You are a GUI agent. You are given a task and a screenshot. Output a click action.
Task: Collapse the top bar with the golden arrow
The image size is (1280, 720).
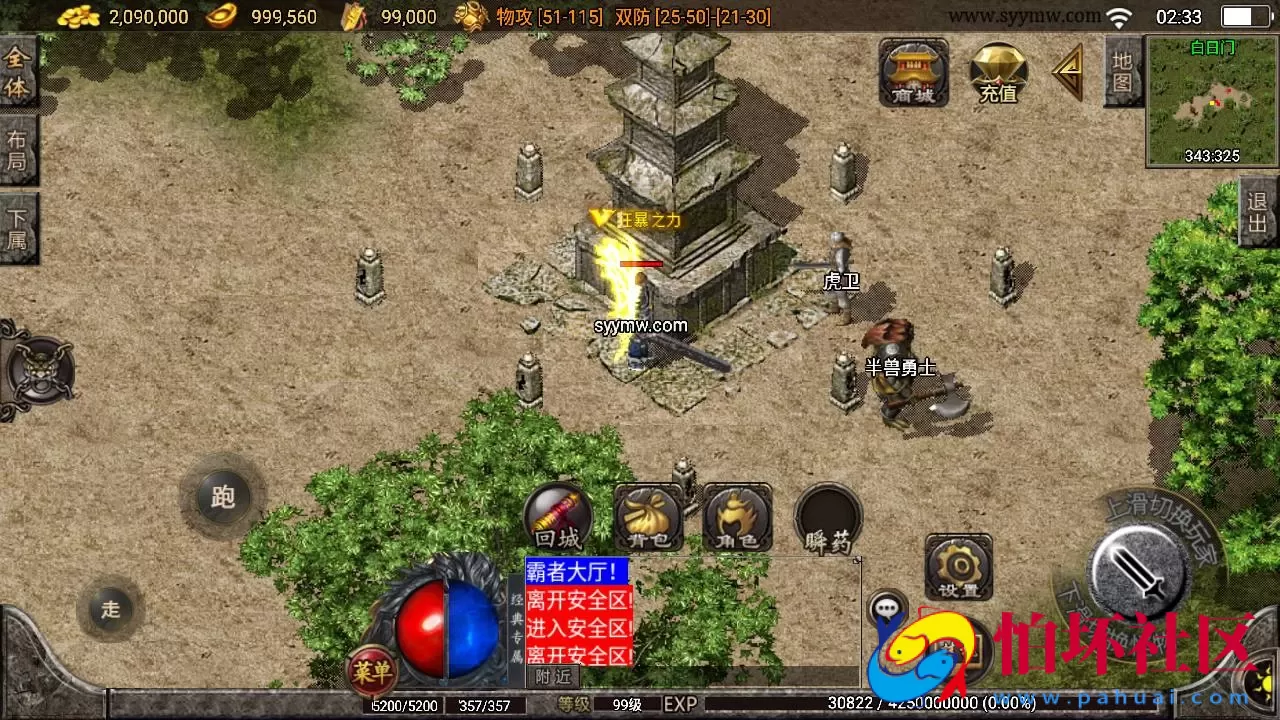(1069, 72)
